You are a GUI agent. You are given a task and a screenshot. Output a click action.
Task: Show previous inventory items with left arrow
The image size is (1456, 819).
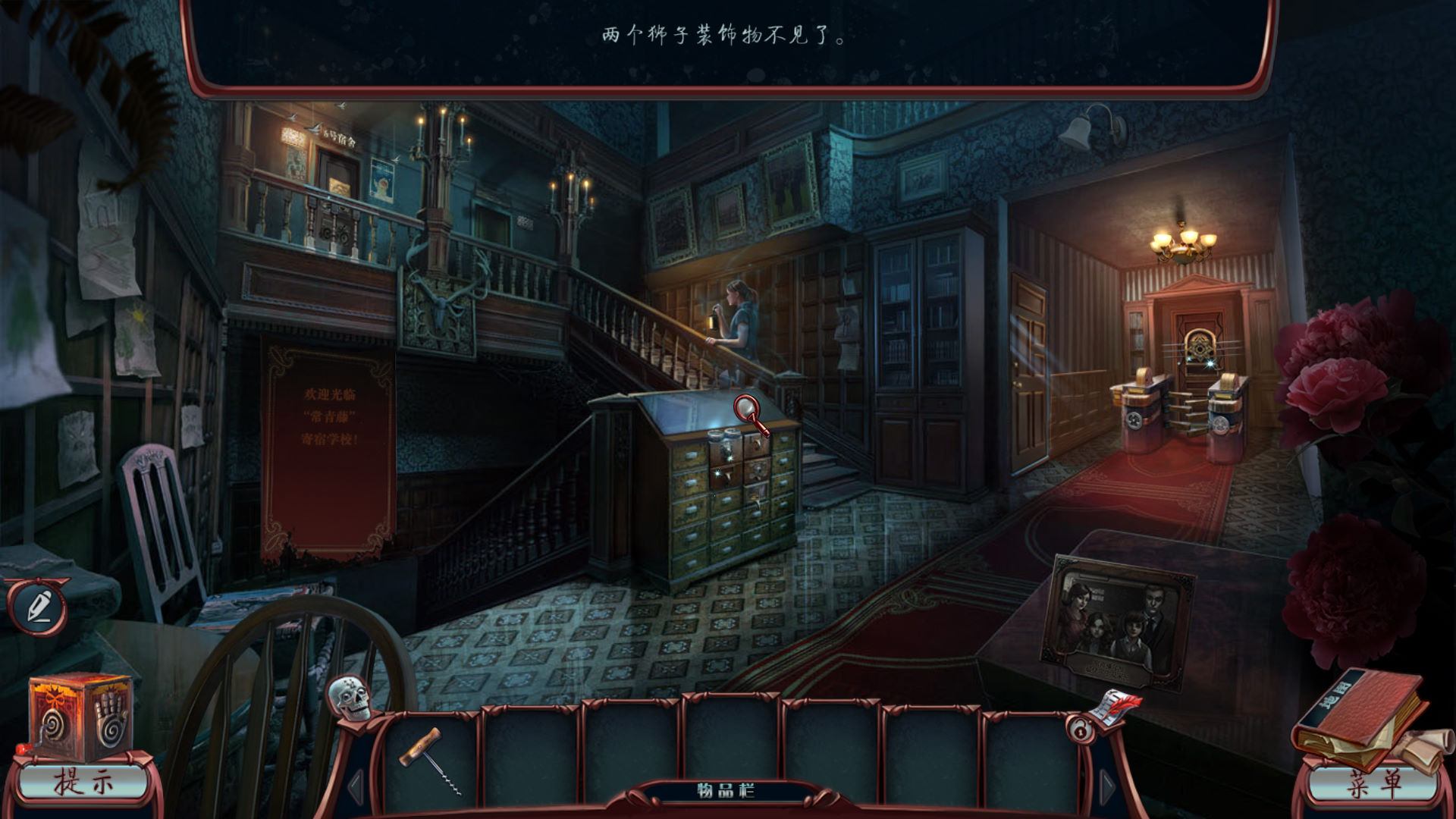click(356, 787)
